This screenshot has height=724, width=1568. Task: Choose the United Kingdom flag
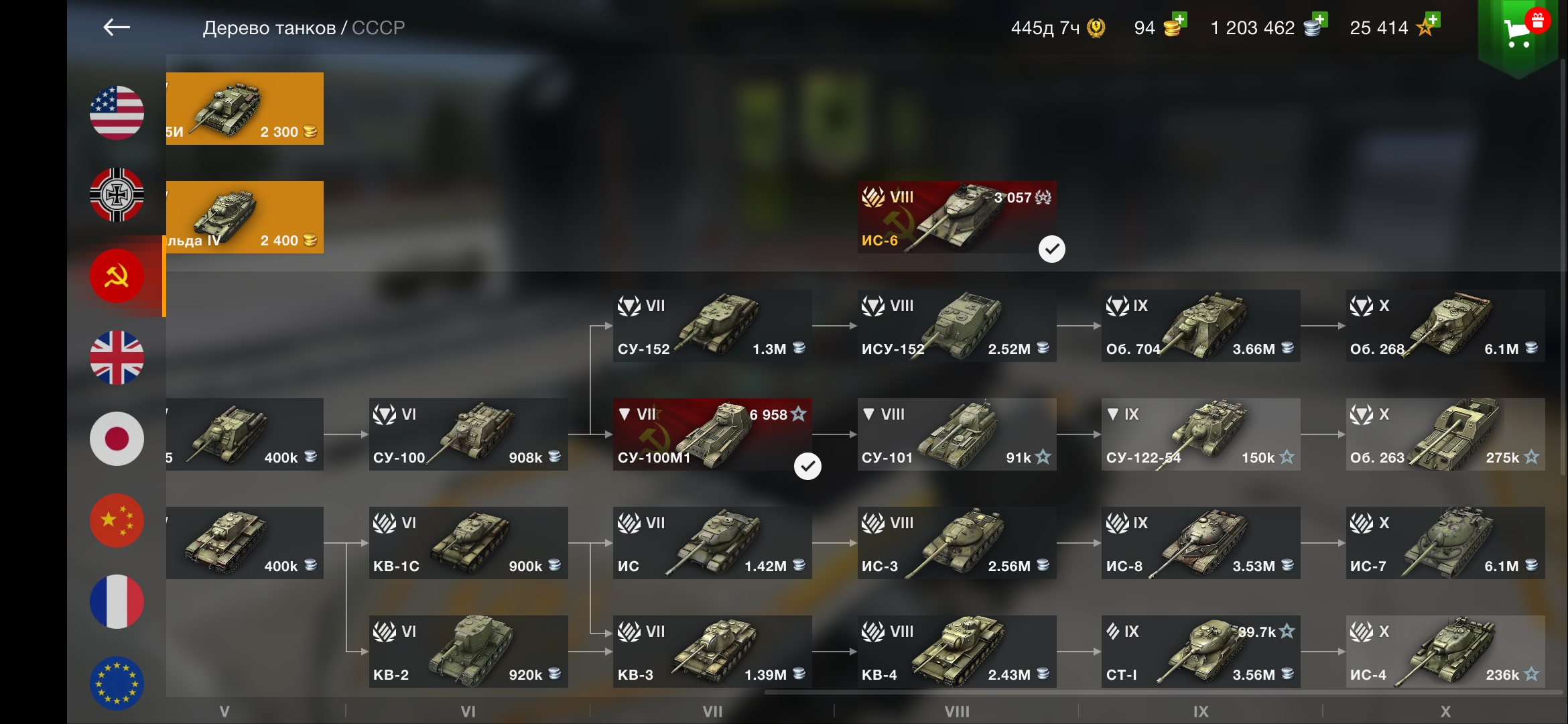[x=117, y=357]
